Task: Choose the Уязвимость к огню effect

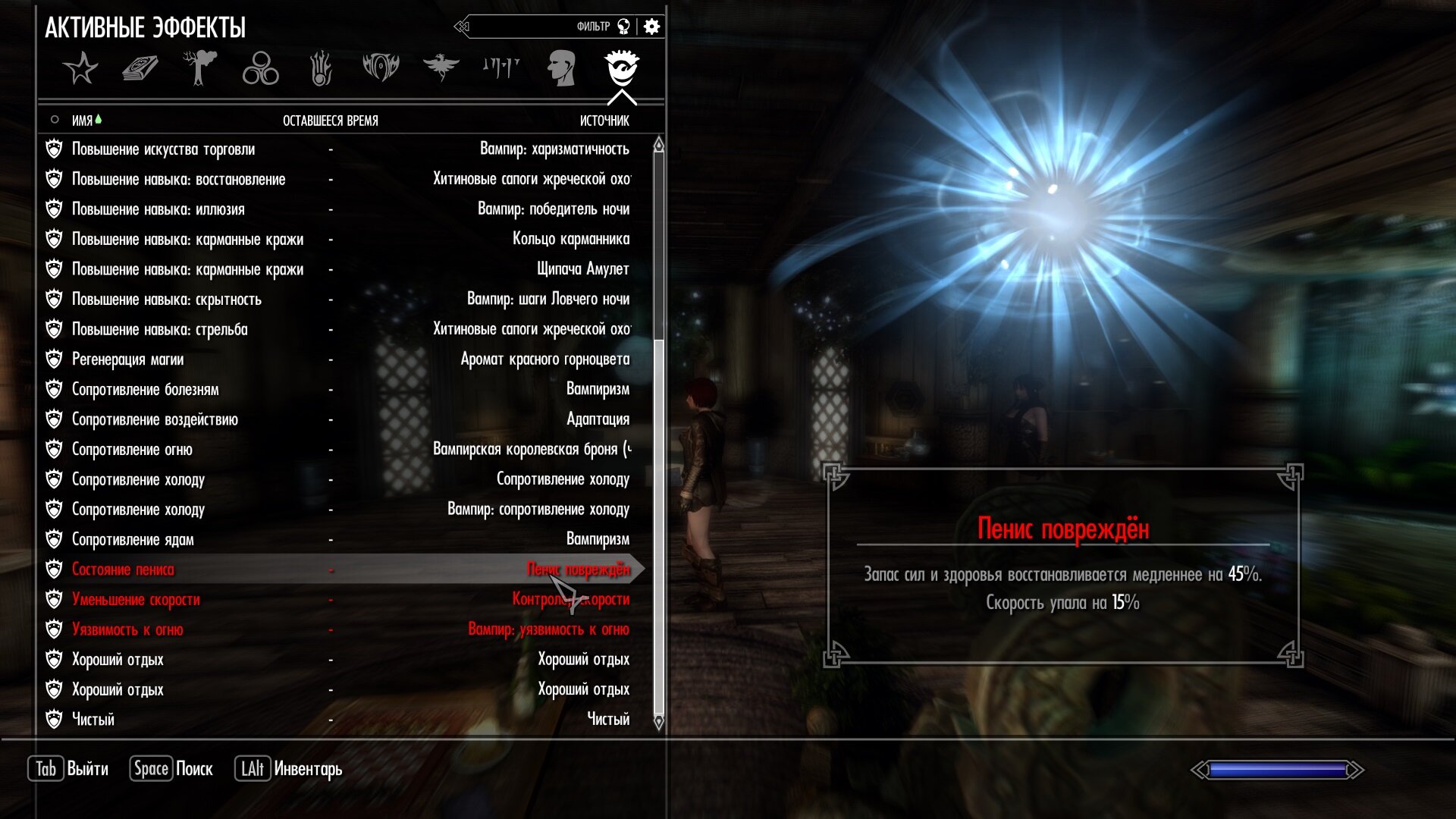Action: [x=127, y=629]
